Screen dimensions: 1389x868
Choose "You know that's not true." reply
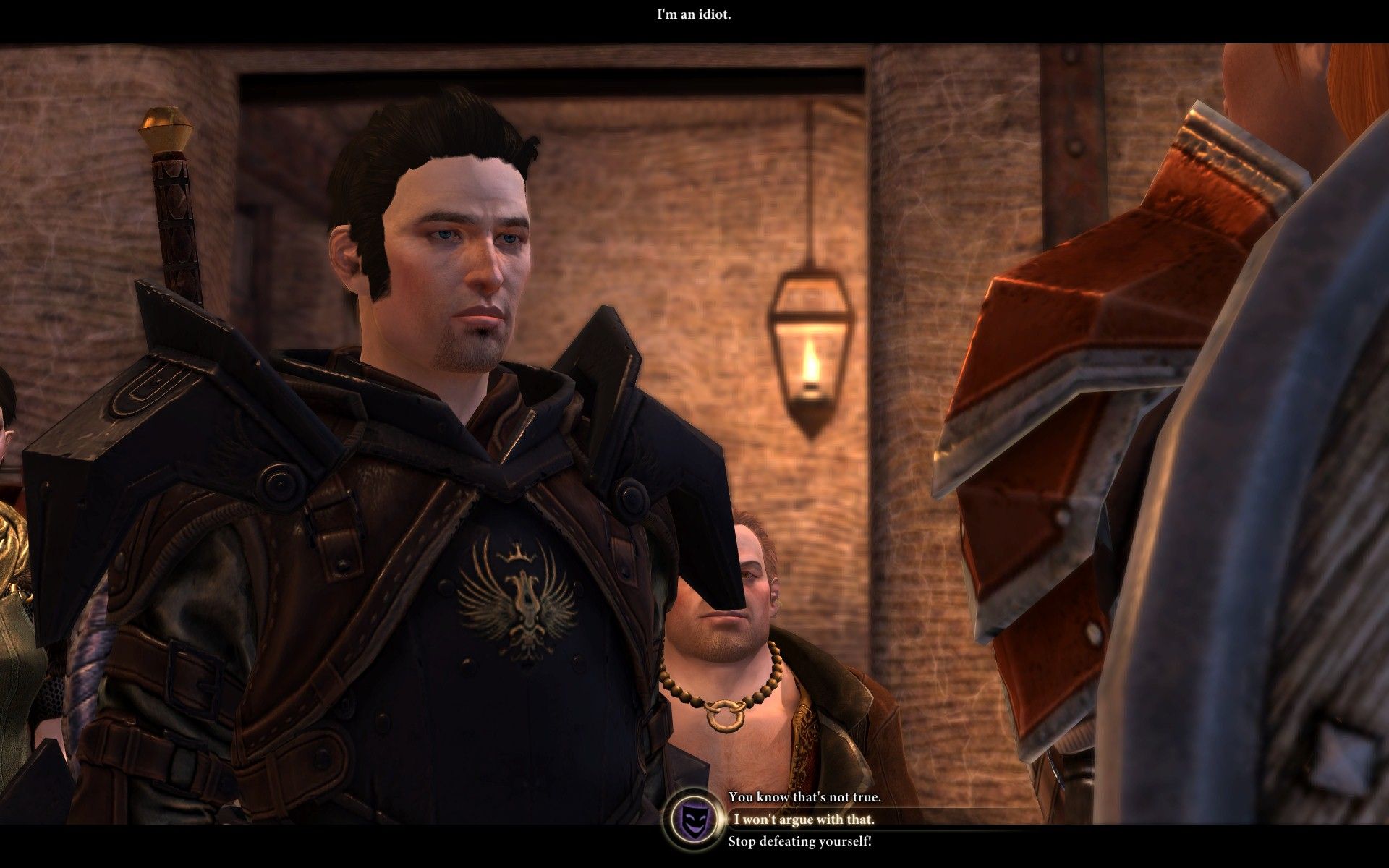click(x=804, y=797)
